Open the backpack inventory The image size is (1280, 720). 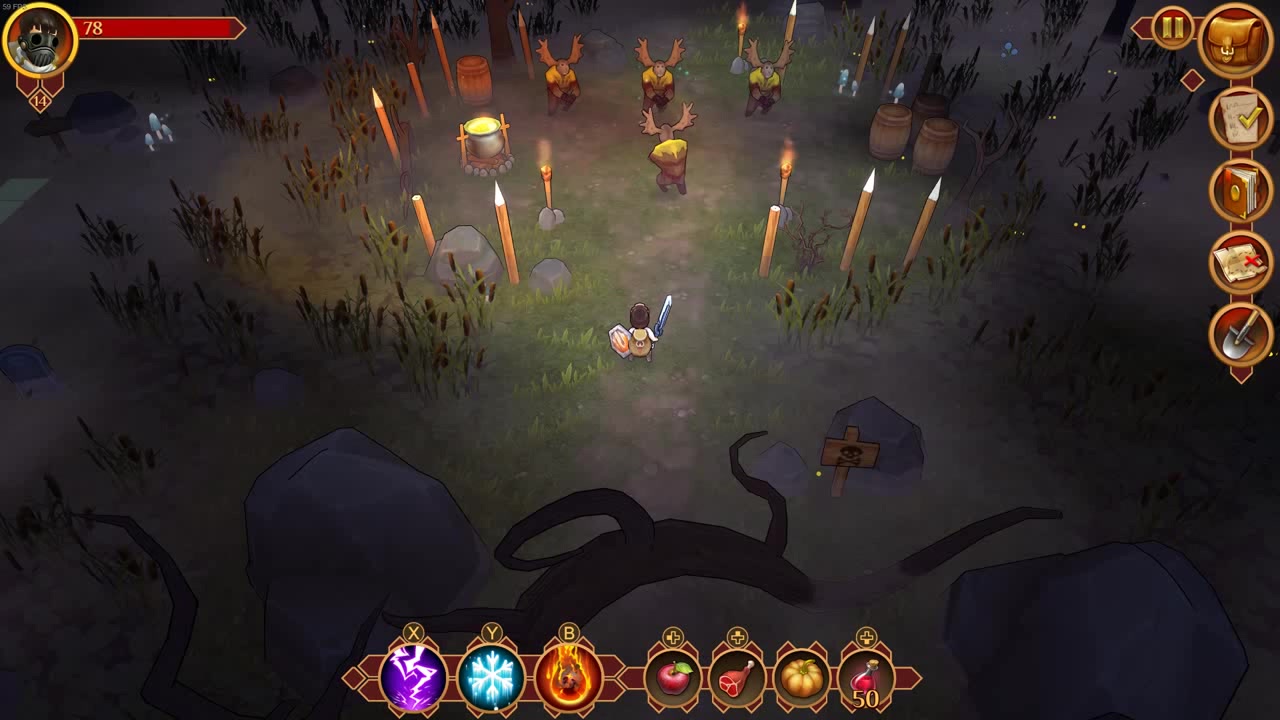coord(1236,40)
